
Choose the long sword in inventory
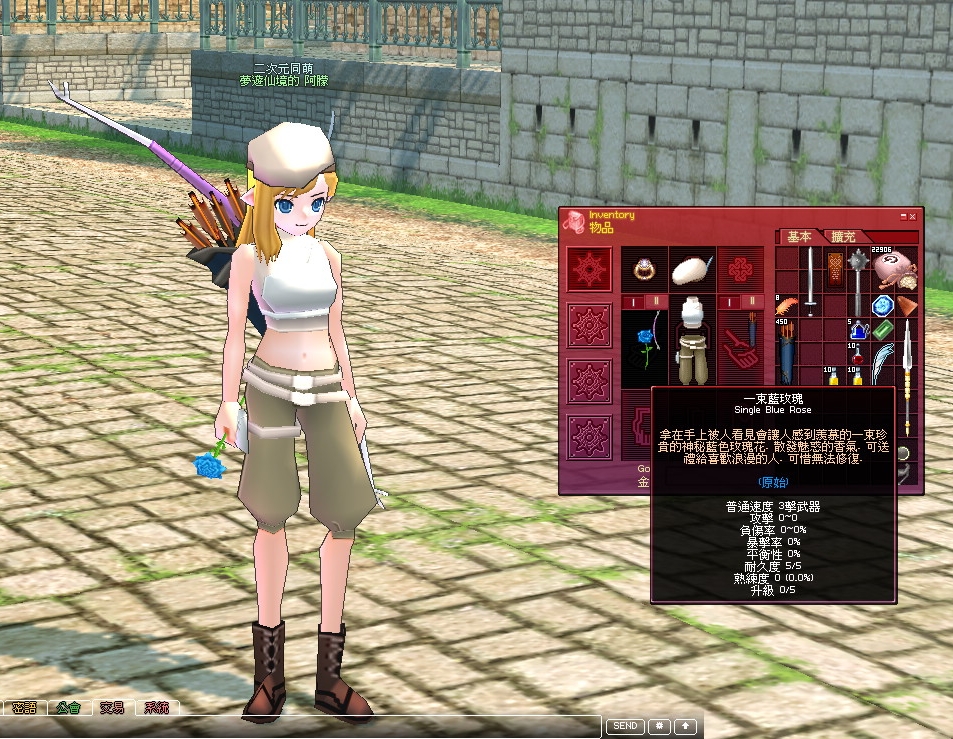click(811, 280)
